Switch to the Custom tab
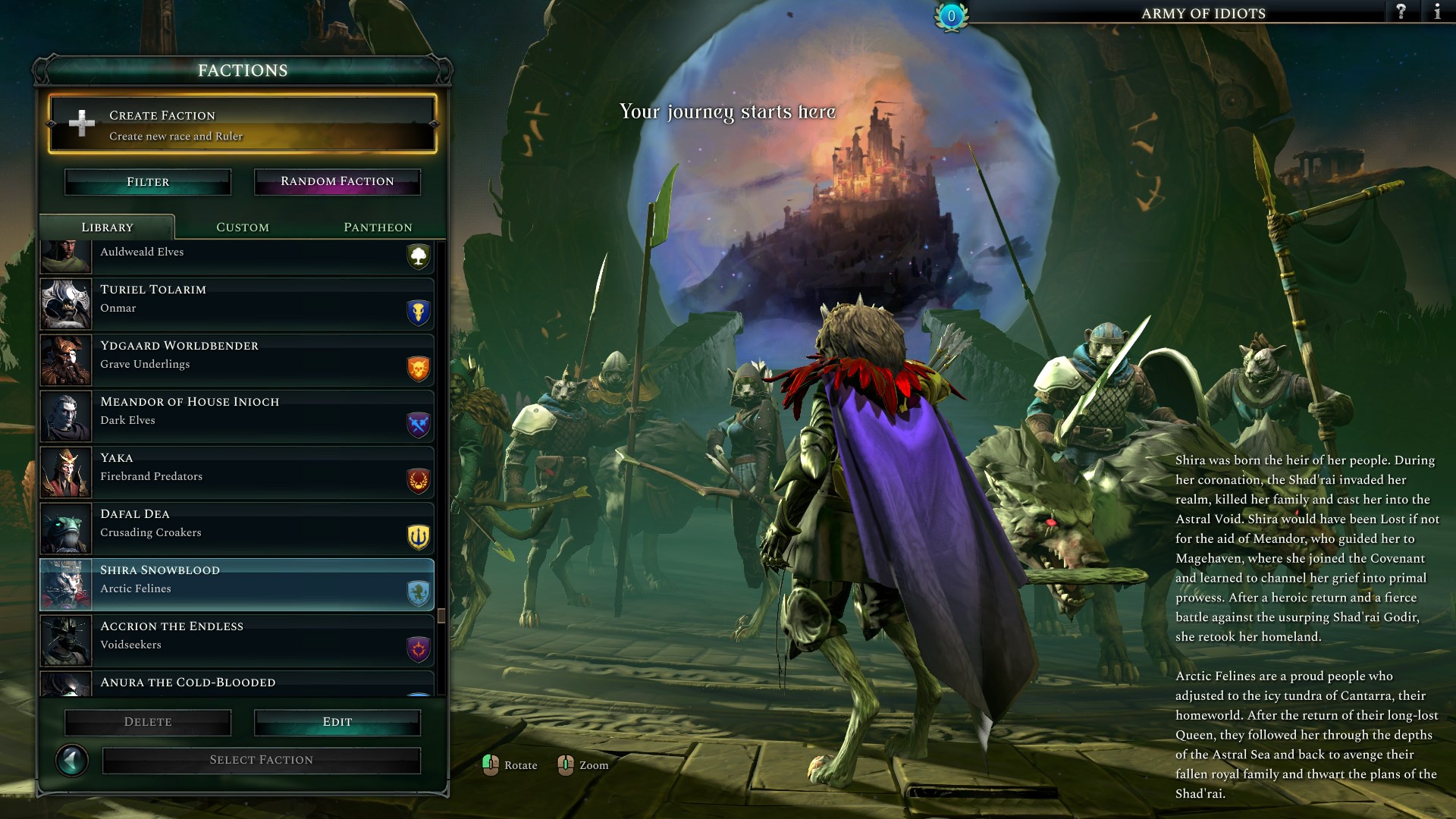The height and width of the screenshot is (819, 1456). pyautogui.click(x=243, y=227)
